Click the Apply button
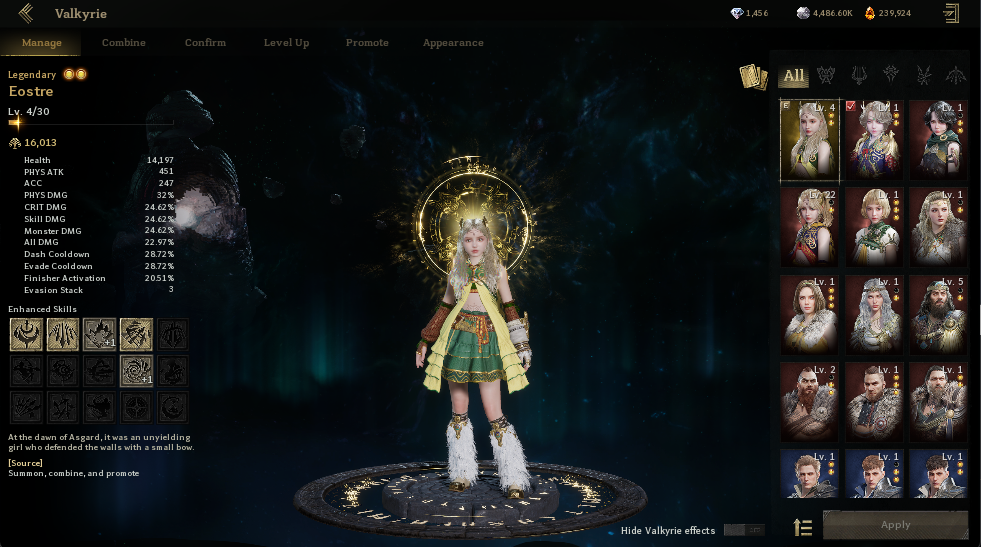981x547 pixels. (895, 525)
